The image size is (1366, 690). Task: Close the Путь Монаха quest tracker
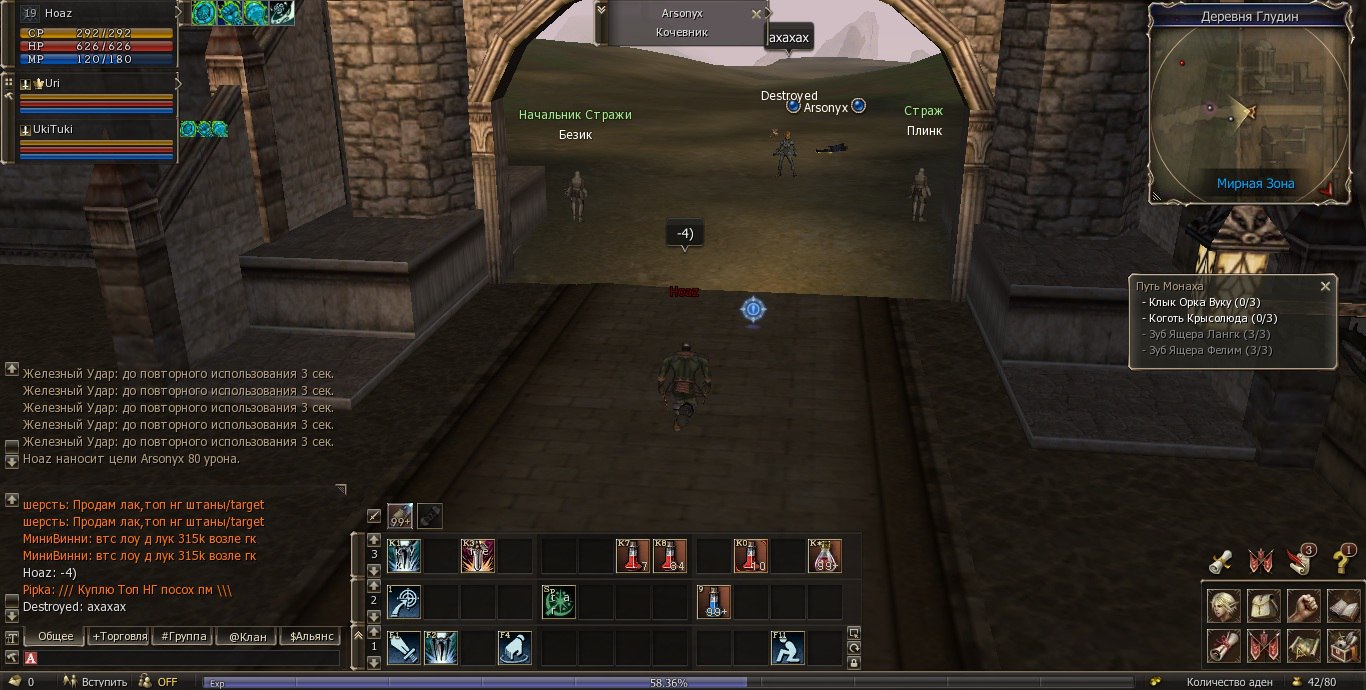pos(1325,286)
